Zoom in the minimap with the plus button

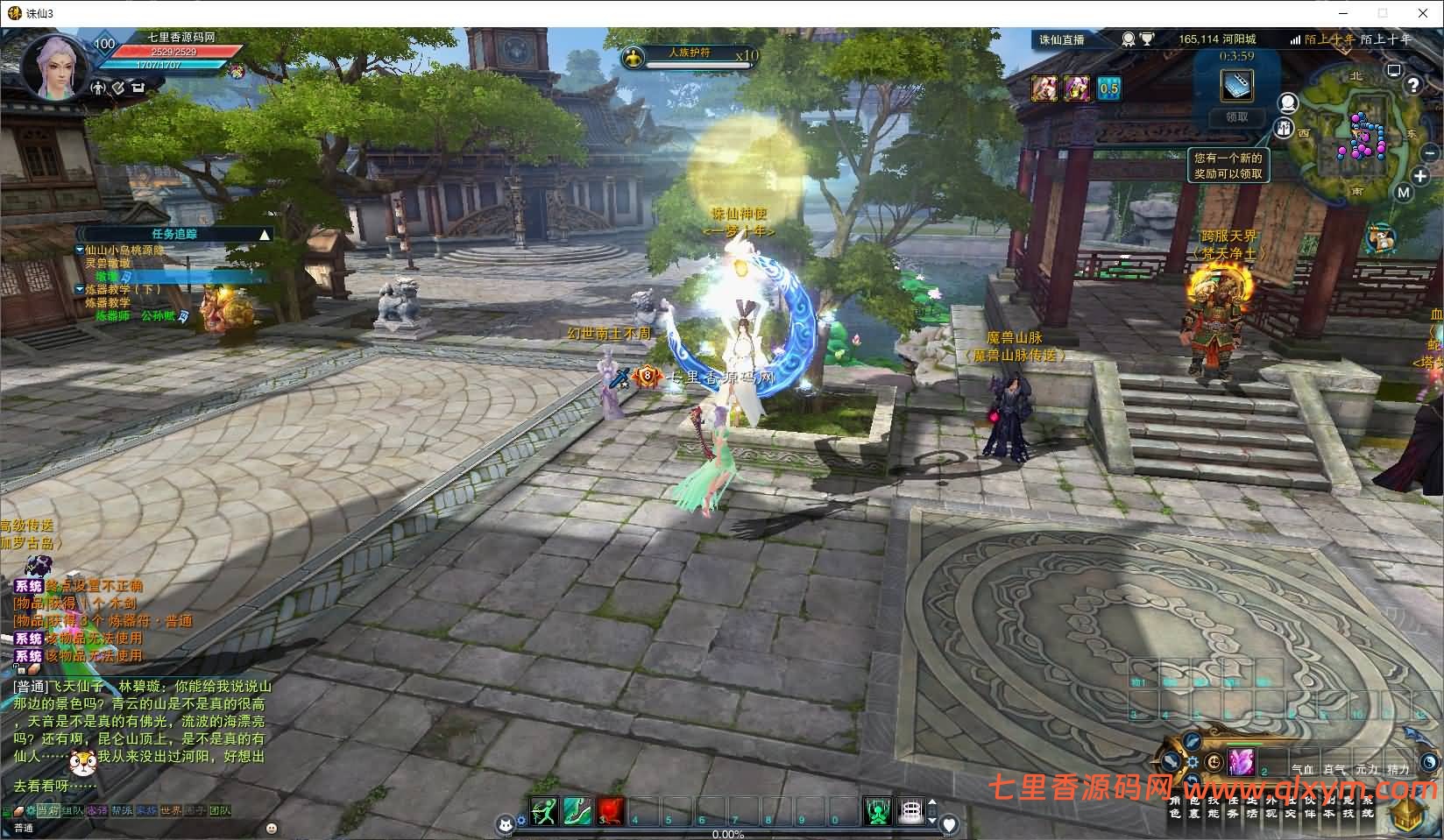pyautogui.click(x=1421, y=176)
